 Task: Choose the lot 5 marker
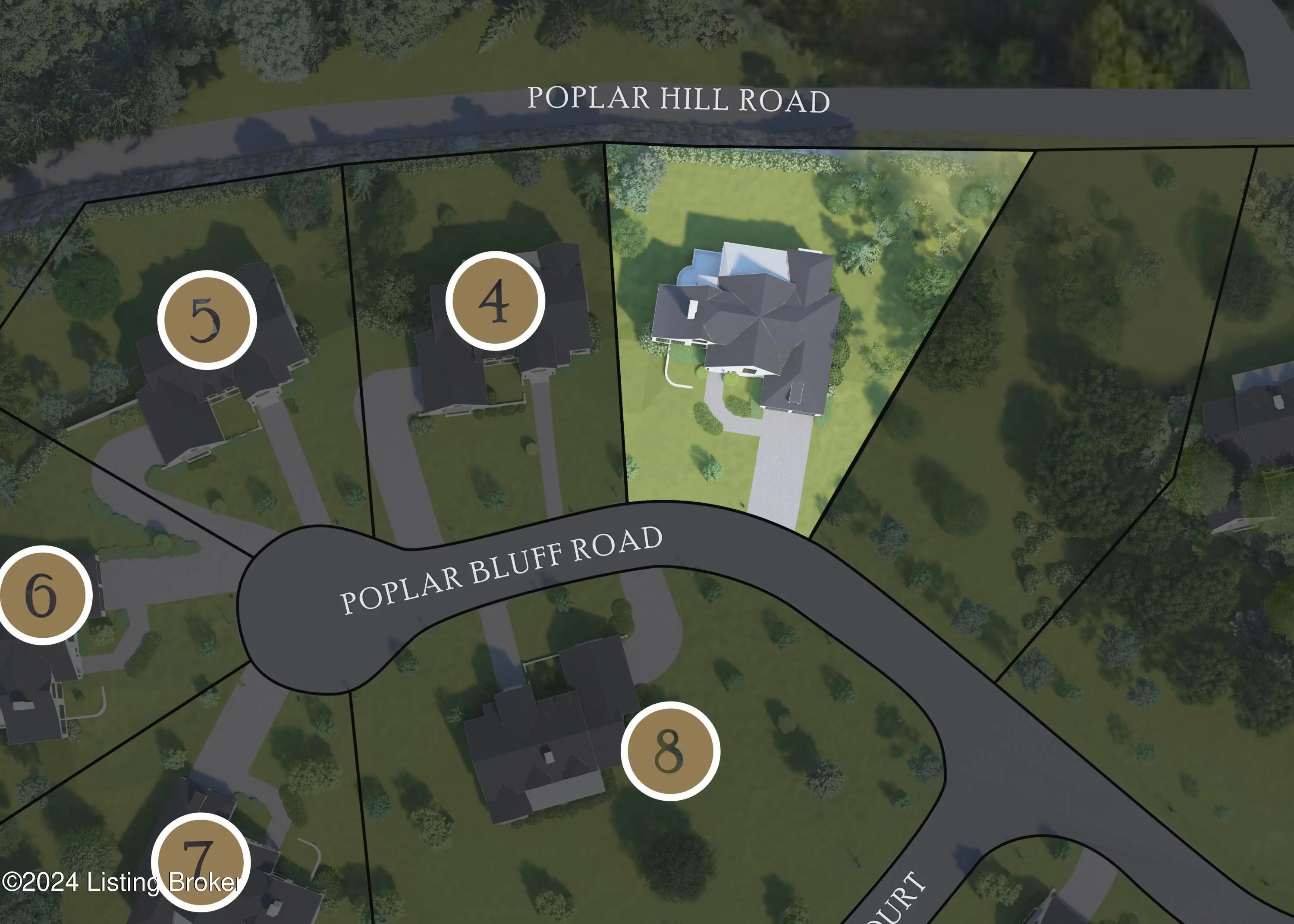pyautogui.click(x=207, y=320)
